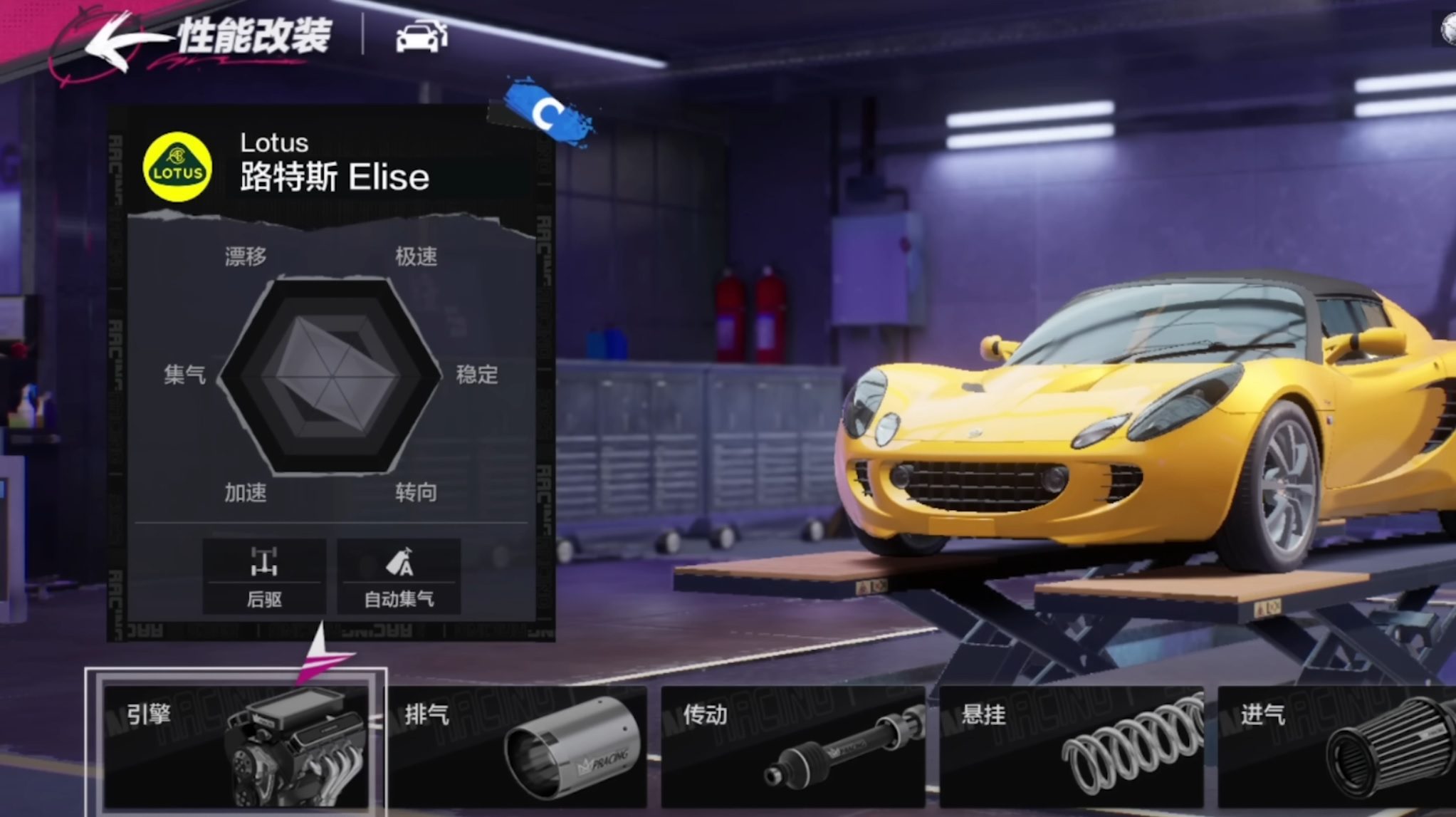
Task: Click the globe icon at screen corner
Action: (1448, 30)
